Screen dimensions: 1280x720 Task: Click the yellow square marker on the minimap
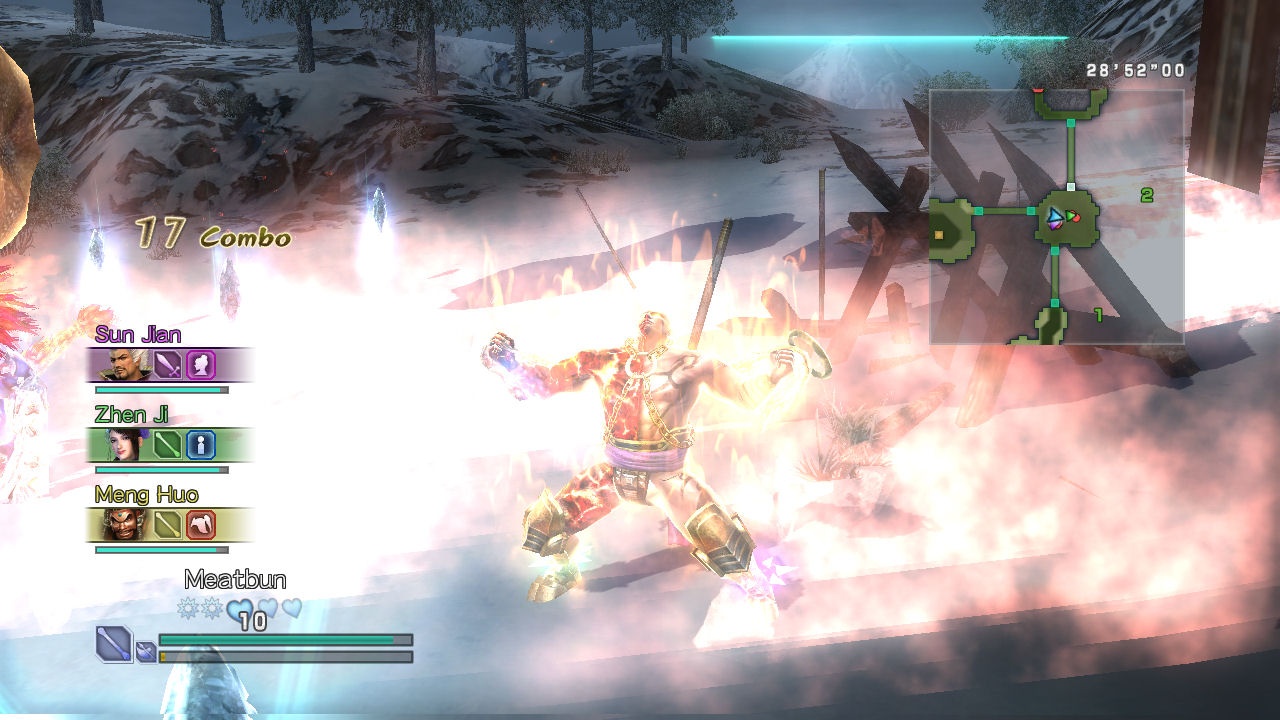coord(939,235)
